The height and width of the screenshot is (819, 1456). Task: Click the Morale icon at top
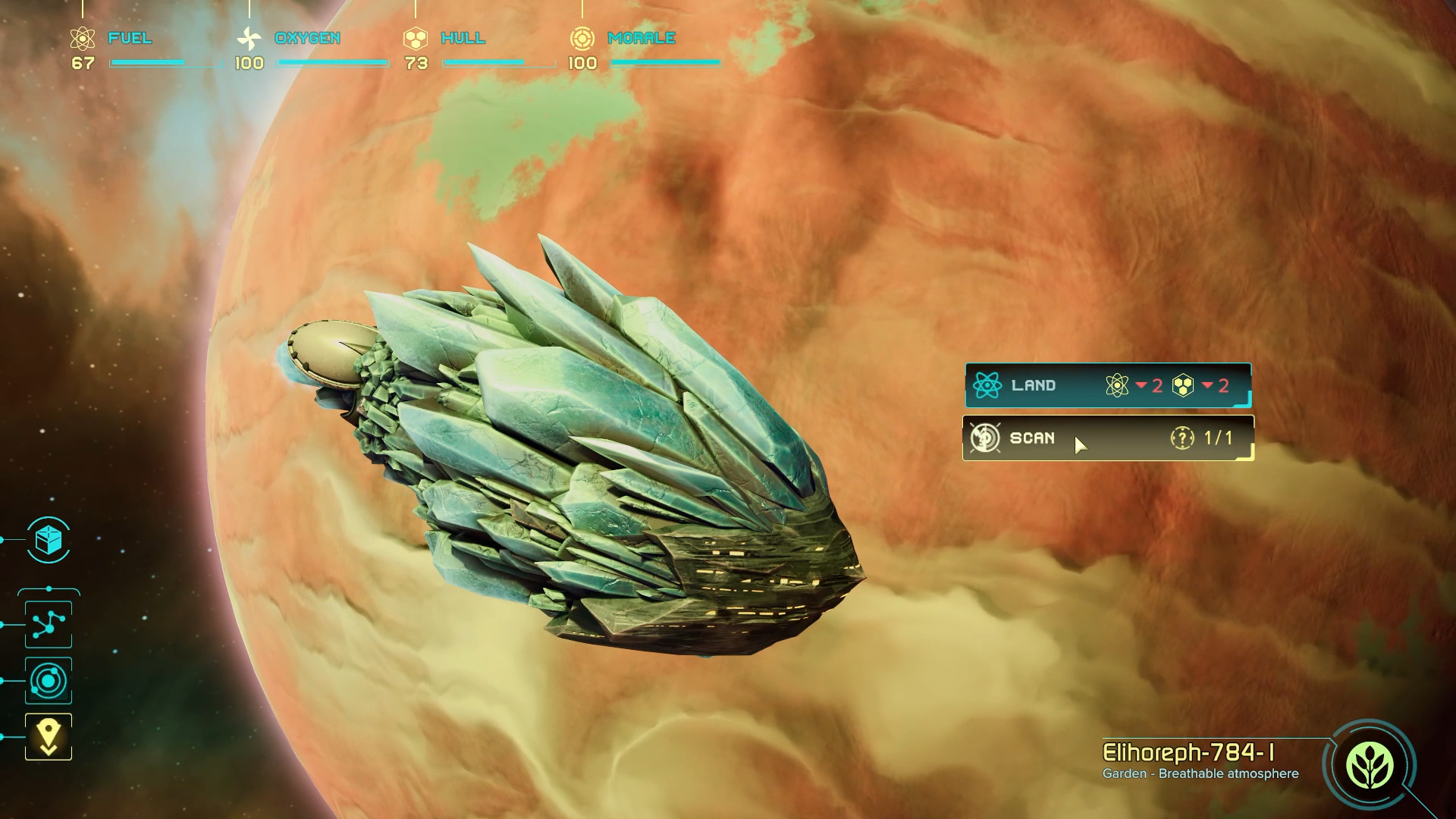pos(584,36)
